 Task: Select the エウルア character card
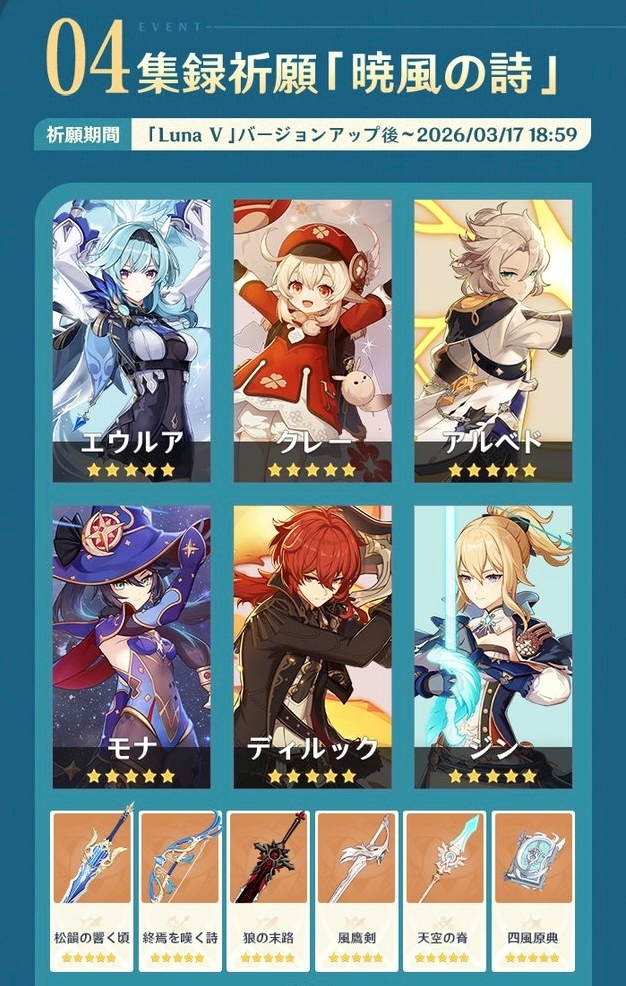pyautogui.click(x=131, y=340)
